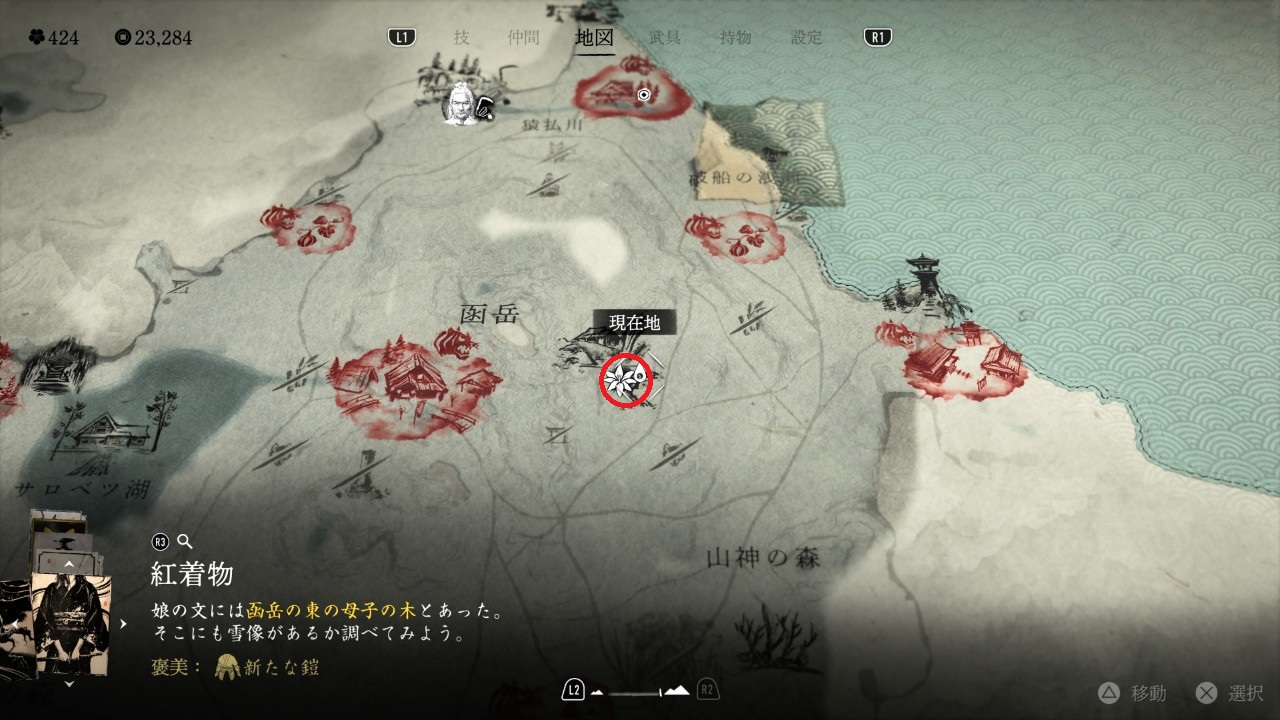Choose the 紅着物 quest card thumbnail
Viewport: 1280px width, 720px height.
pos(71,623)
